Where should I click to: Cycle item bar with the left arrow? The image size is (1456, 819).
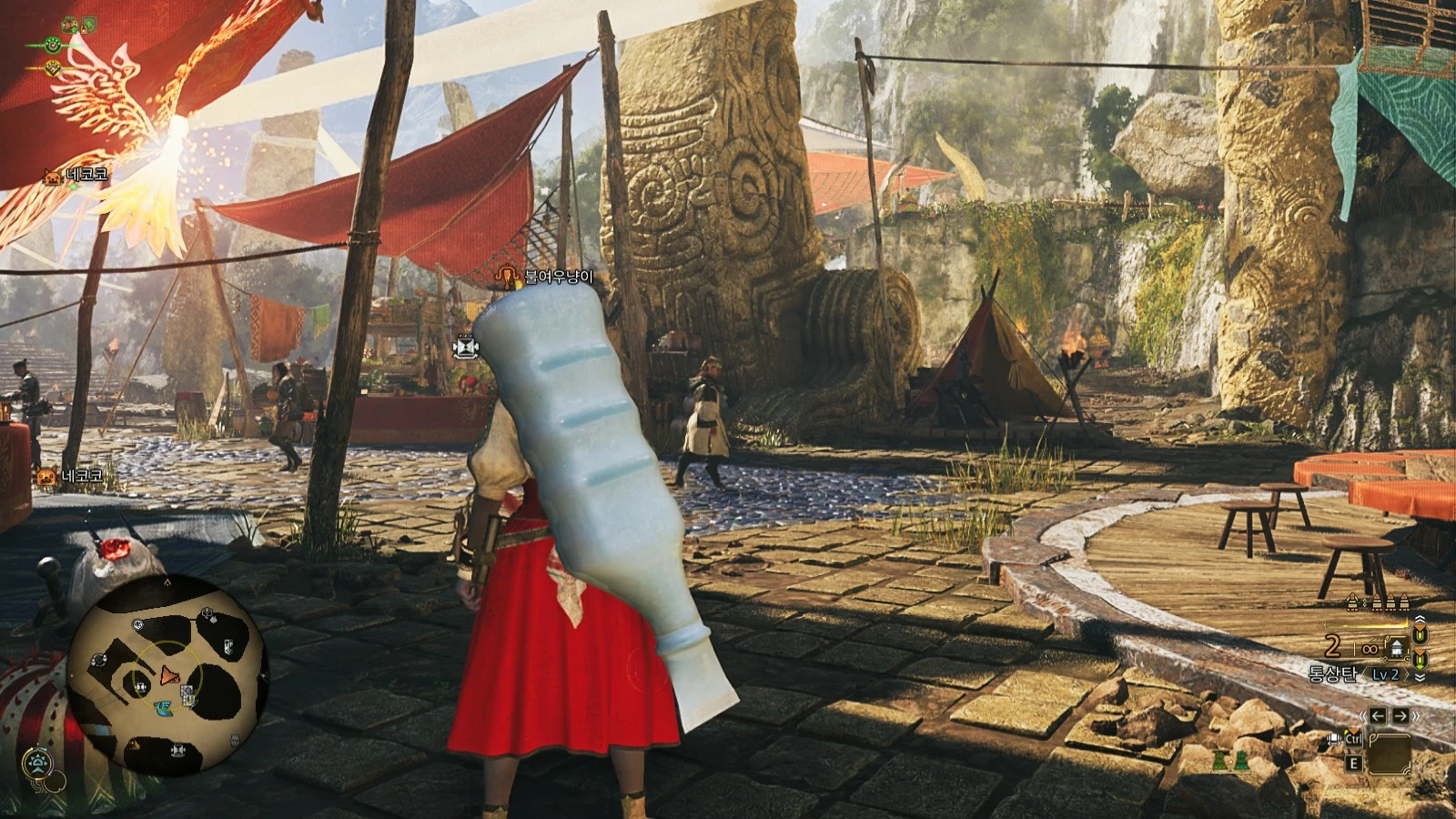point(1378,716)
